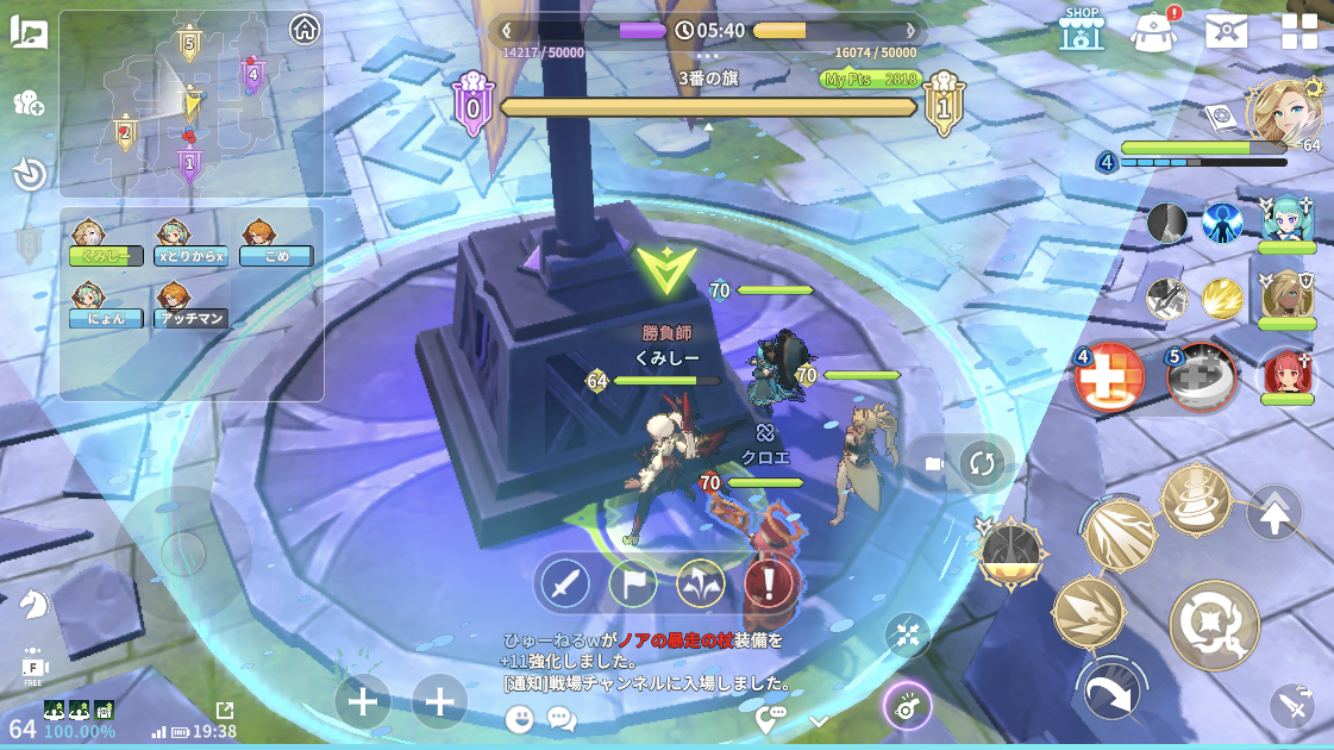Image resolution: width=1334 pixels, height=750 pixels.
Task: Select the flag 5 marker on the minimap
Action: (x=188, y=43)
